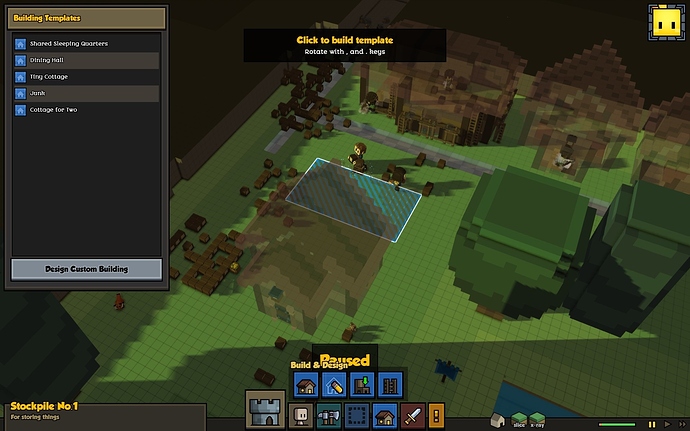Toggle the slice view mode
690x431 pixels.
pos(518,418)
